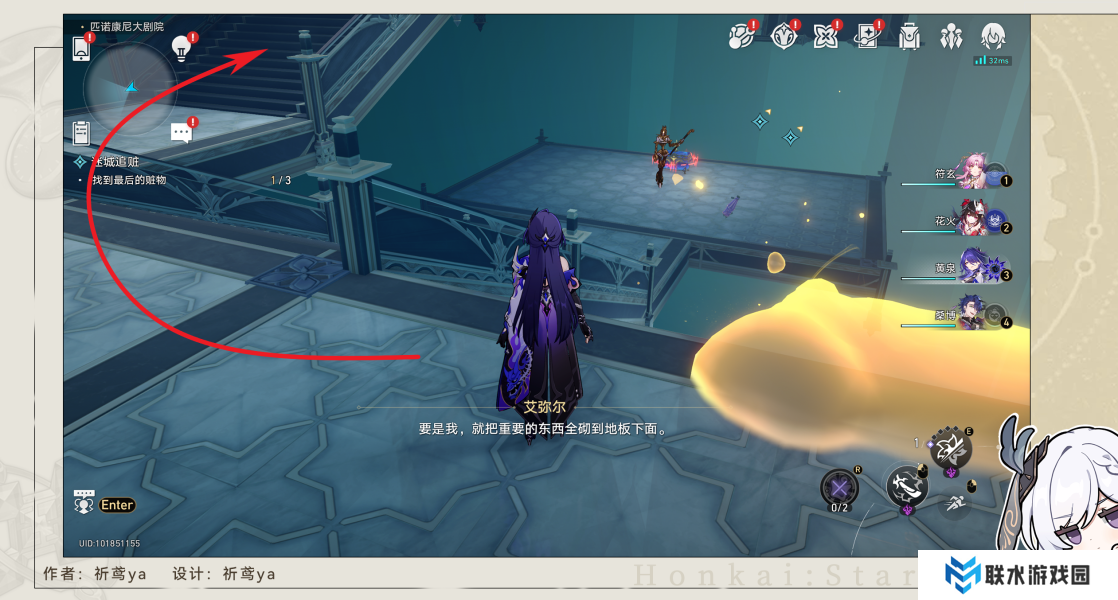This screenshot has width=1118, height=600.
Task: Open the chat speech bubble icon
Action: [181, 132]
